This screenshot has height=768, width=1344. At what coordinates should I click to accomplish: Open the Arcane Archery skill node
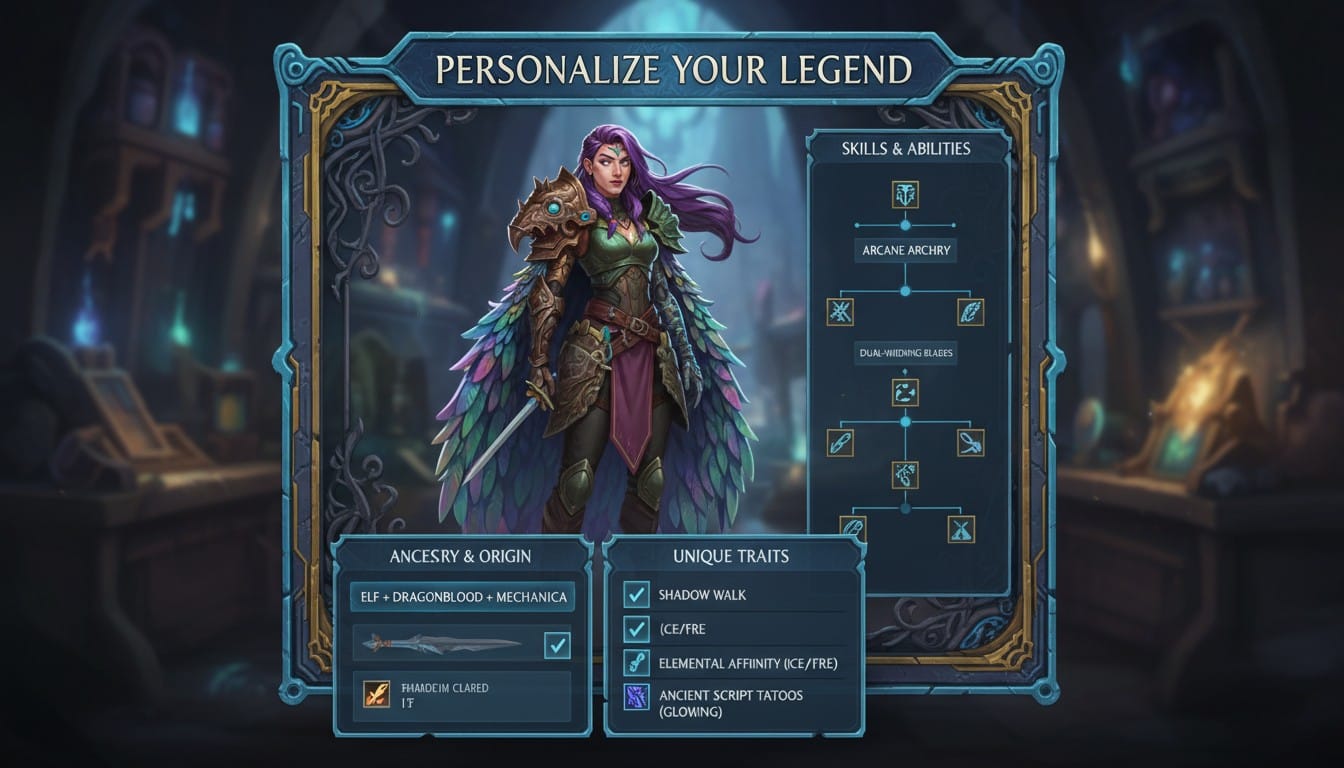(x=905, y=251)
